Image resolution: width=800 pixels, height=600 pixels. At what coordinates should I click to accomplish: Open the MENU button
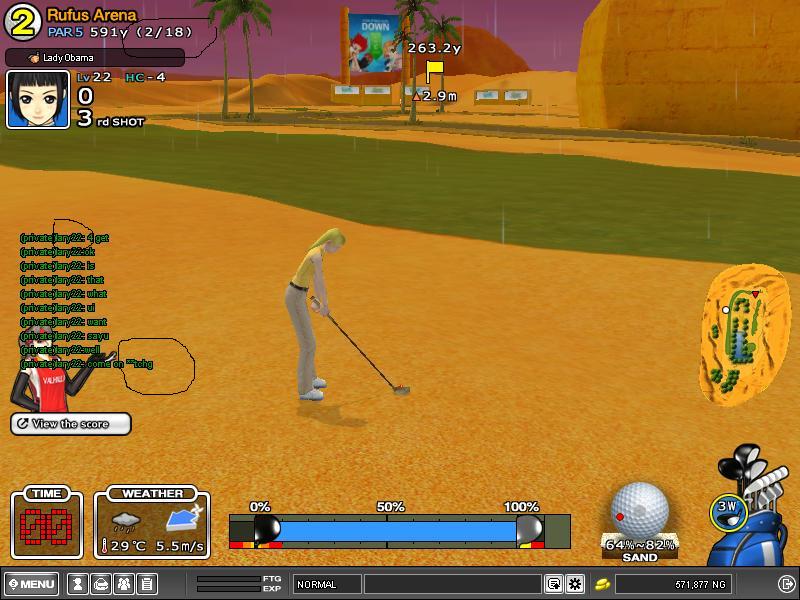pyautogui.click(x=32, y=584)
